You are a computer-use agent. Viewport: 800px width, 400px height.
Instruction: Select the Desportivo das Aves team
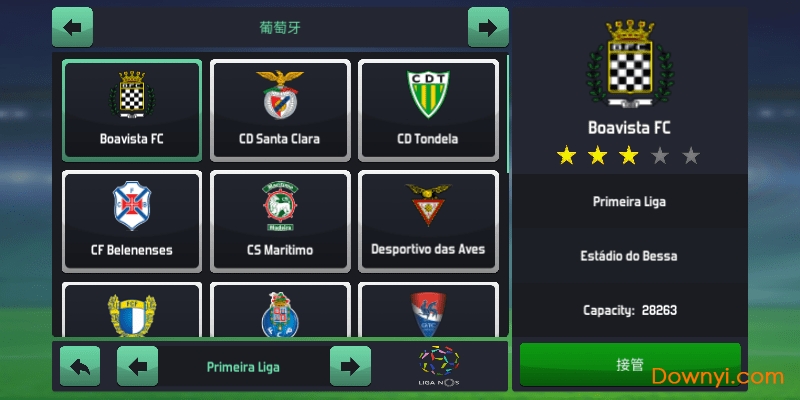[428, 221]
